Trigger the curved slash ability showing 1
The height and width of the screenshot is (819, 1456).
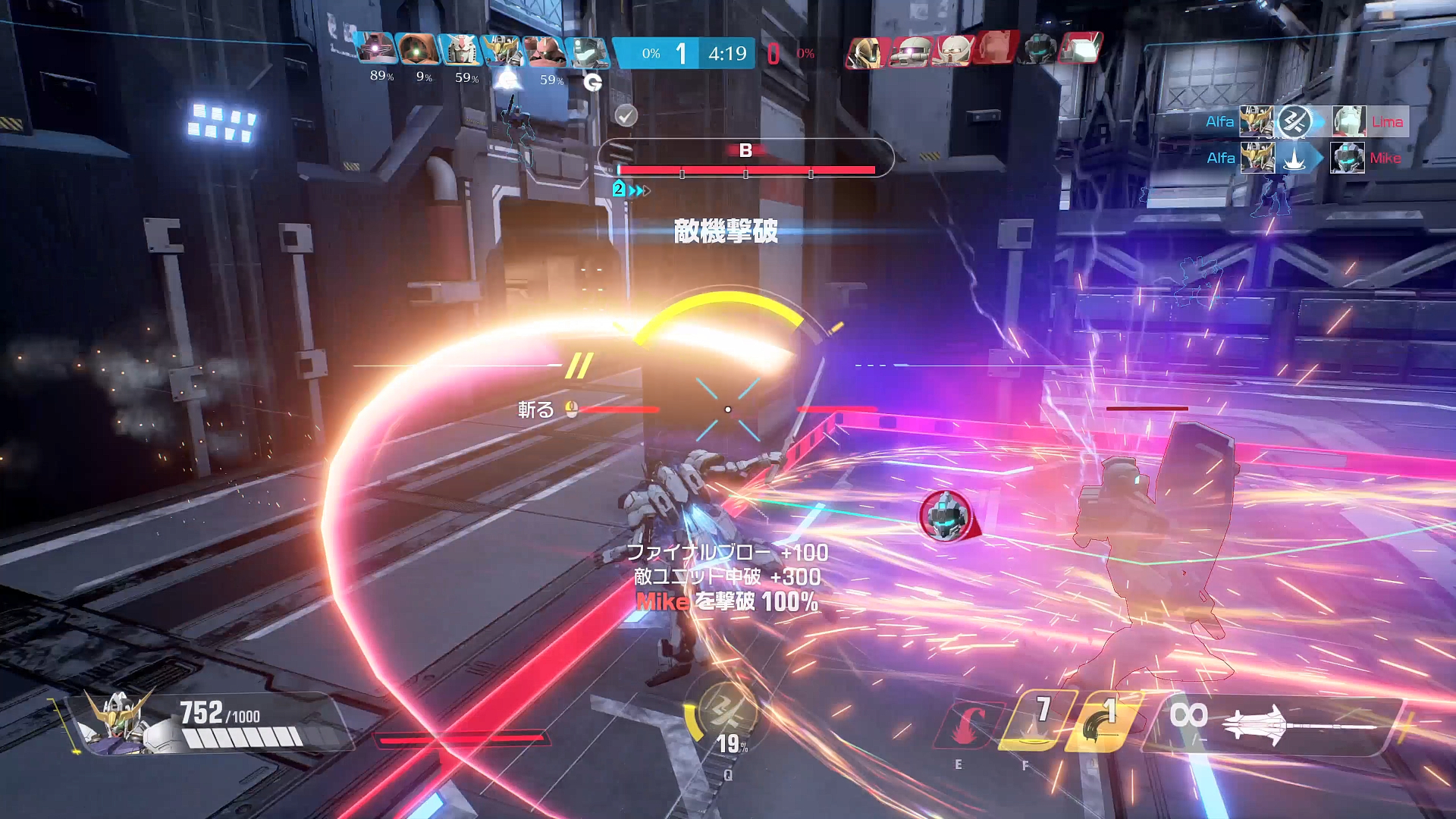coord(1102,720)
